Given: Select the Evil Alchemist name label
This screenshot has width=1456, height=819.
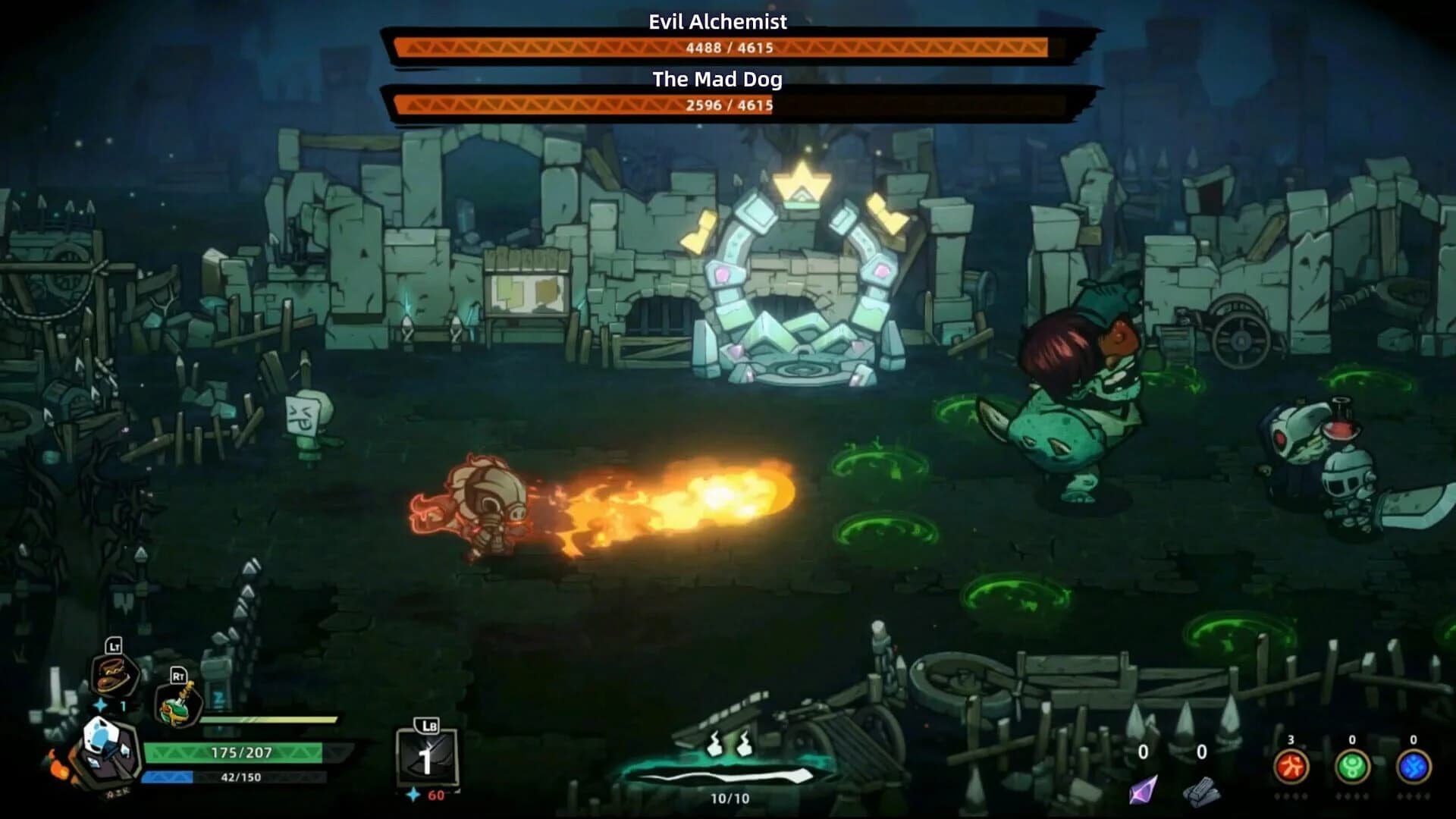Looking at the screenshot, I should (717, 22).
